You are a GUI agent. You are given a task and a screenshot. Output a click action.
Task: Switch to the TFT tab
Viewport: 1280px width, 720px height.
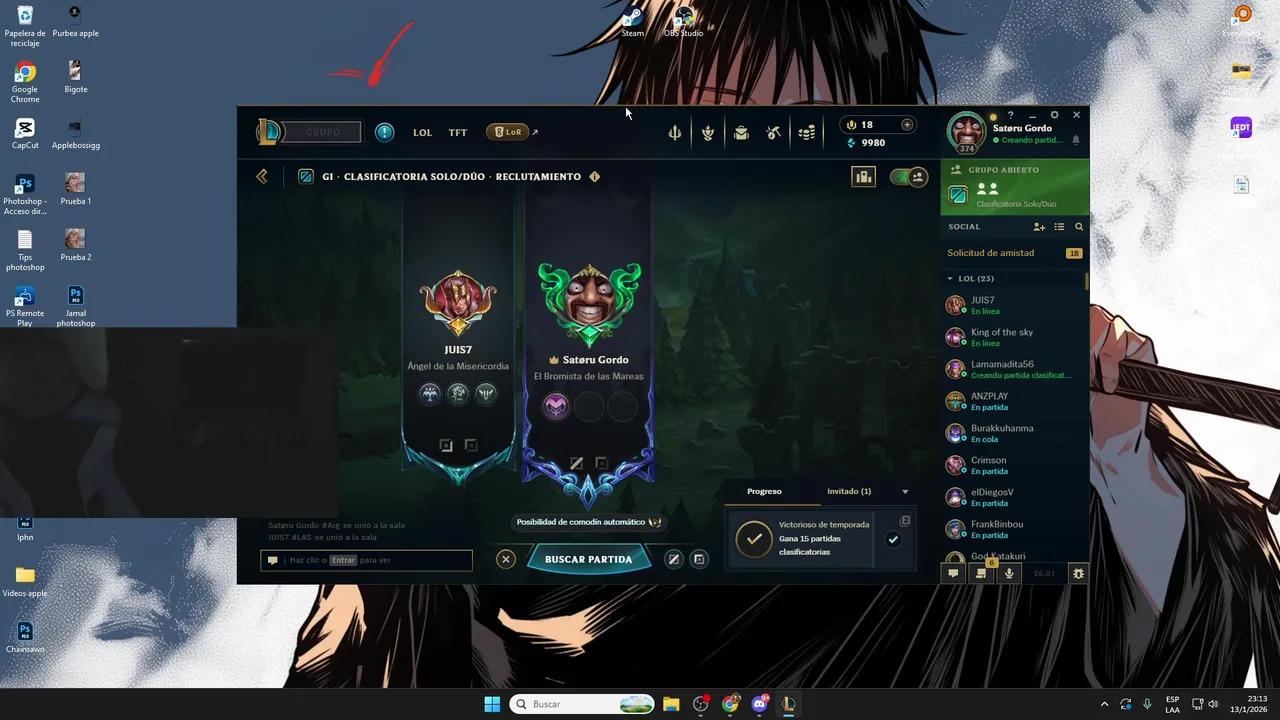(x=457, y=131)
